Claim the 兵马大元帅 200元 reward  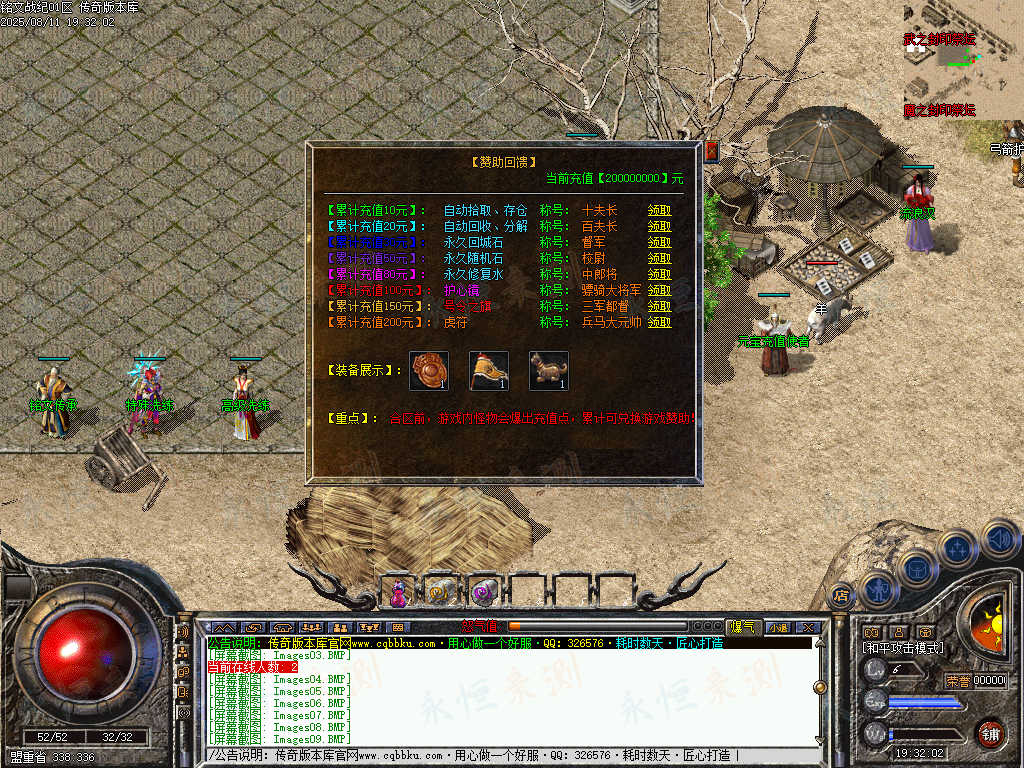(659, 323)
